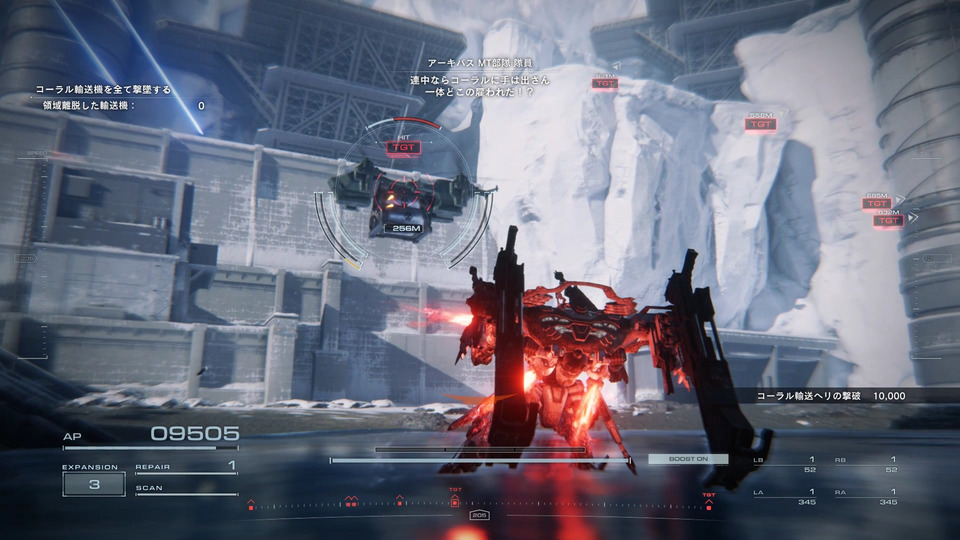Activate the SCAN indicator
960x540 pixels.
click(x=186, y=489)
